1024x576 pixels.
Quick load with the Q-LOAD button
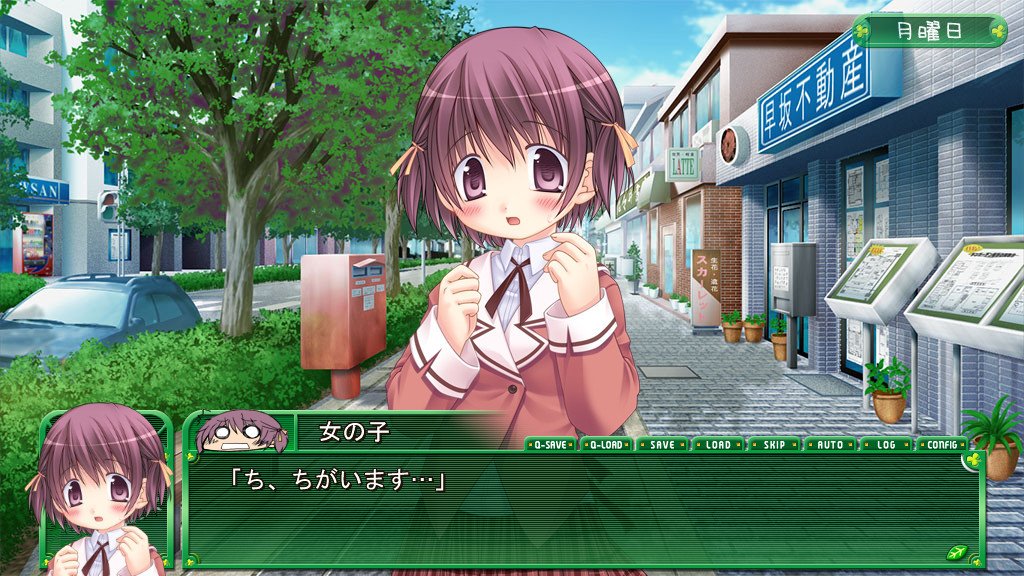coord(607,444)
